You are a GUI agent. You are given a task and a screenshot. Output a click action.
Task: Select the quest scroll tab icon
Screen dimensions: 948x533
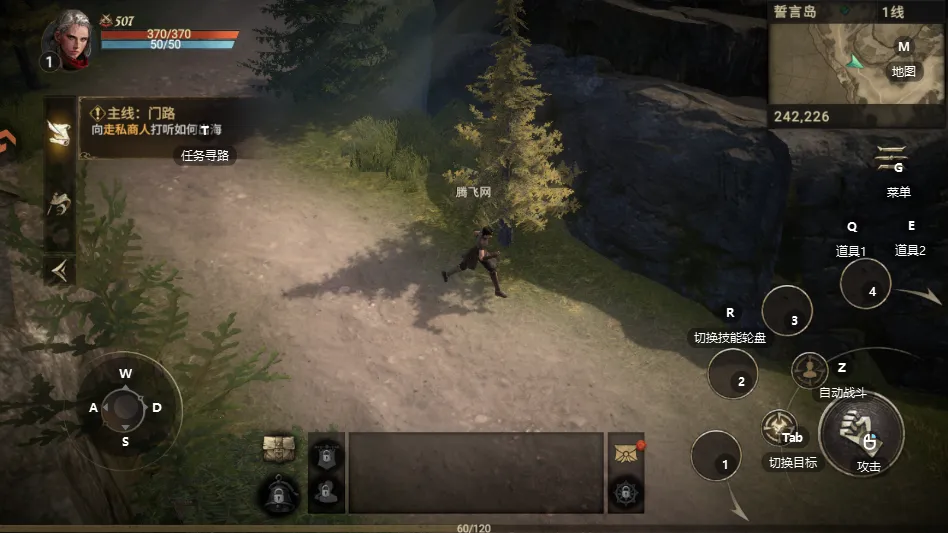(60, 133)
